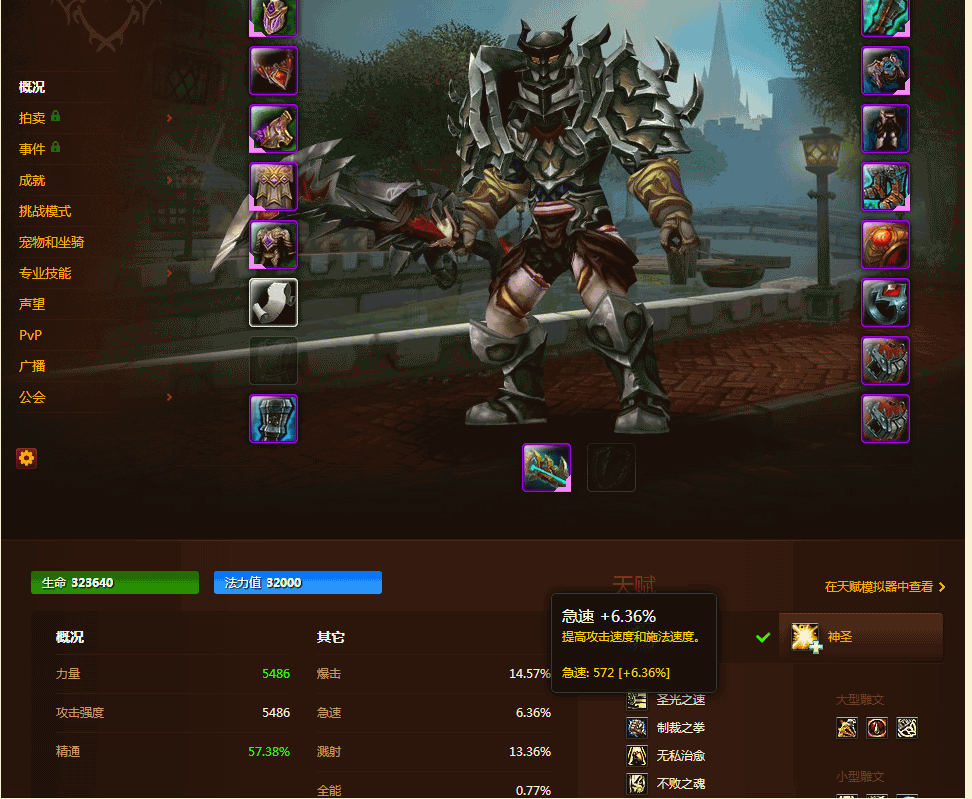
Task: Open the 成就 achievements section
Action: 31,180
